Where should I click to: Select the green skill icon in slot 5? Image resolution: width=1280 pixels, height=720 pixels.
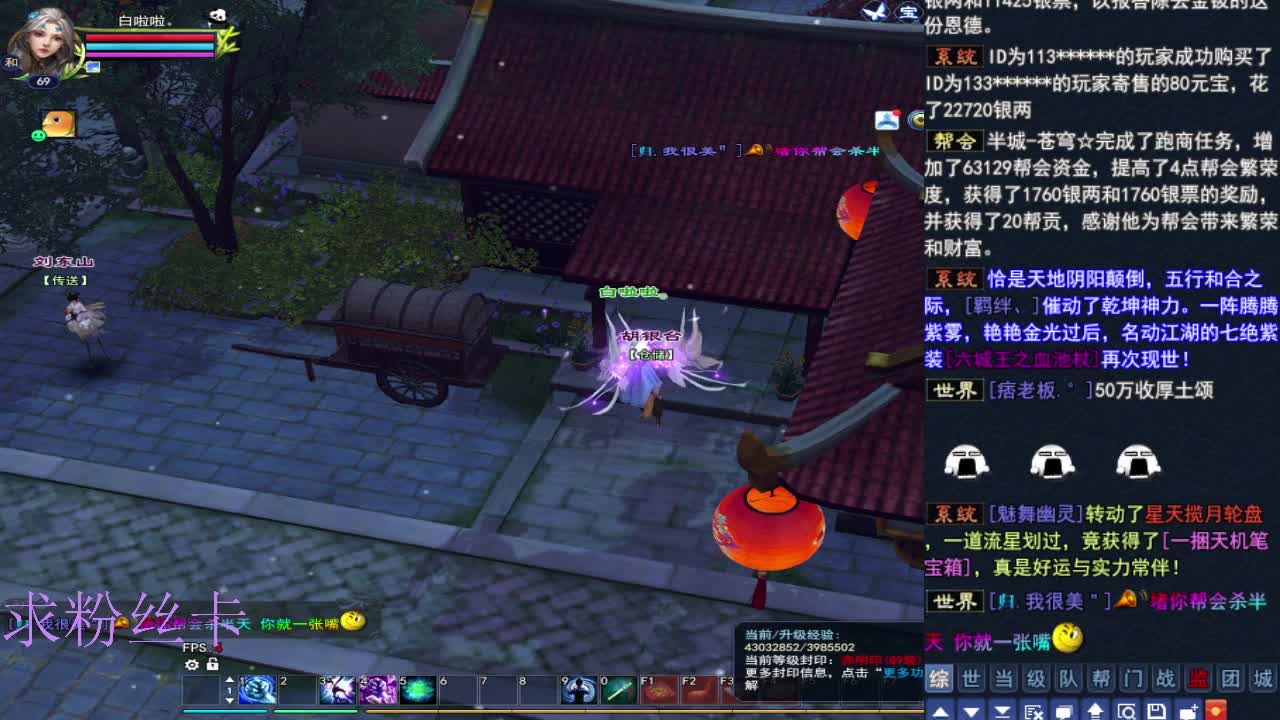point(417,691)
